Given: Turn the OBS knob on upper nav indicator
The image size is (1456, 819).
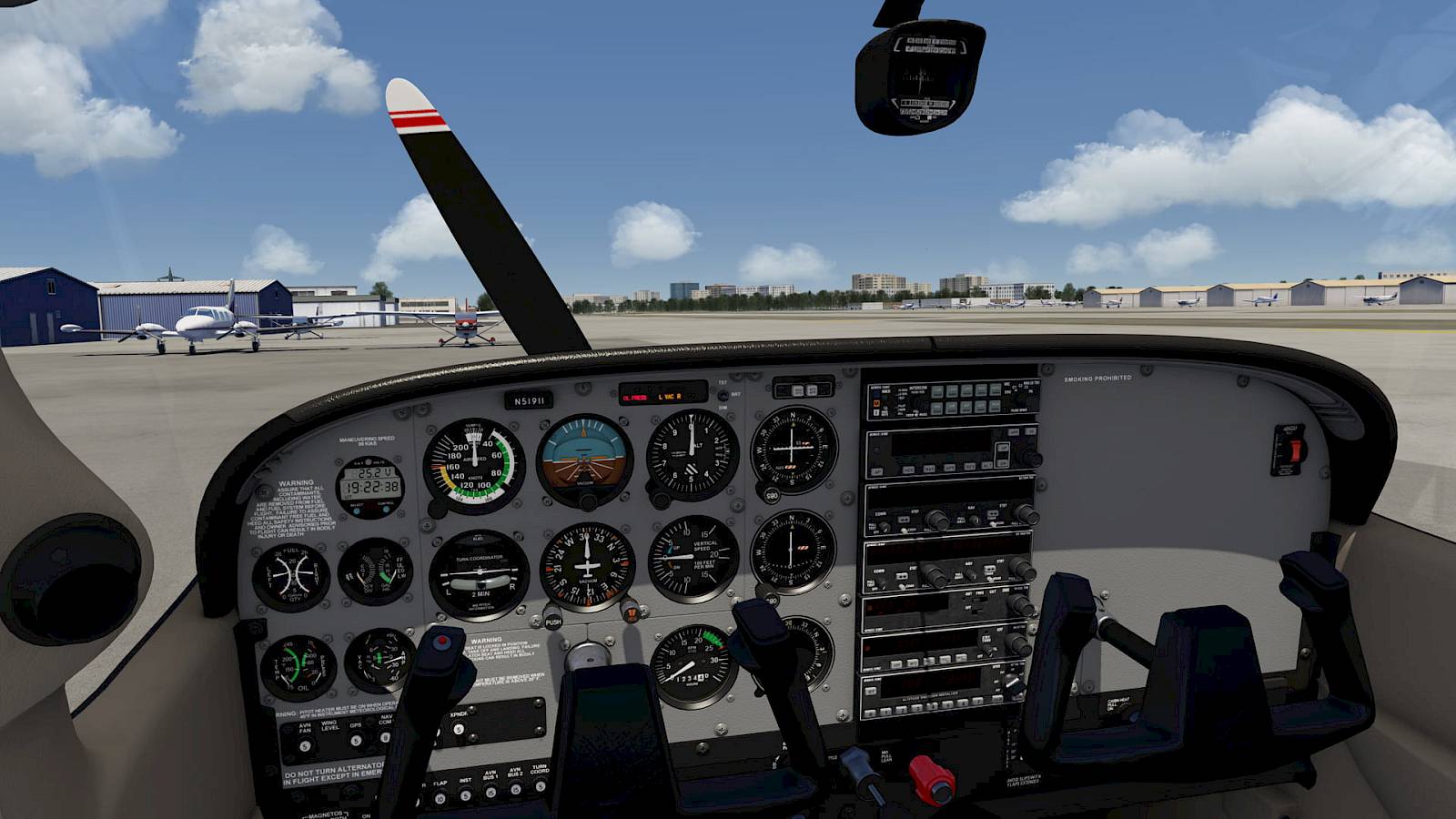Looking at the screenshot, I should (x=772, y=495).
